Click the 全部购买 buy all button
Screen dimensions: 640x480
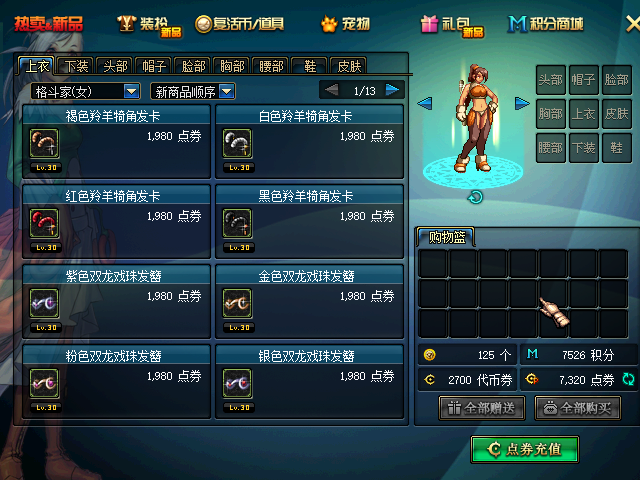[578, 408]
